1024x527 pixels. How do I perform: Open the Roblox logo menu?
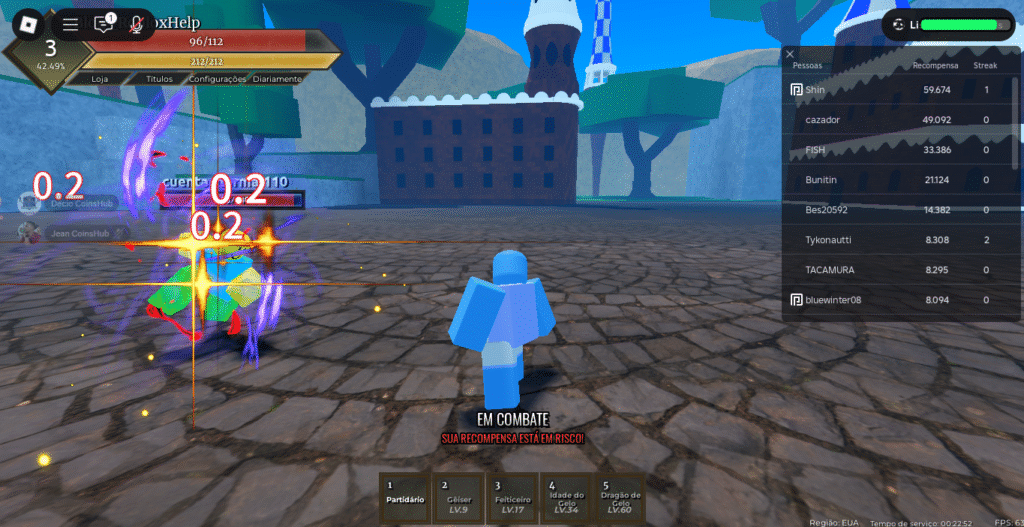pos(26,23)
